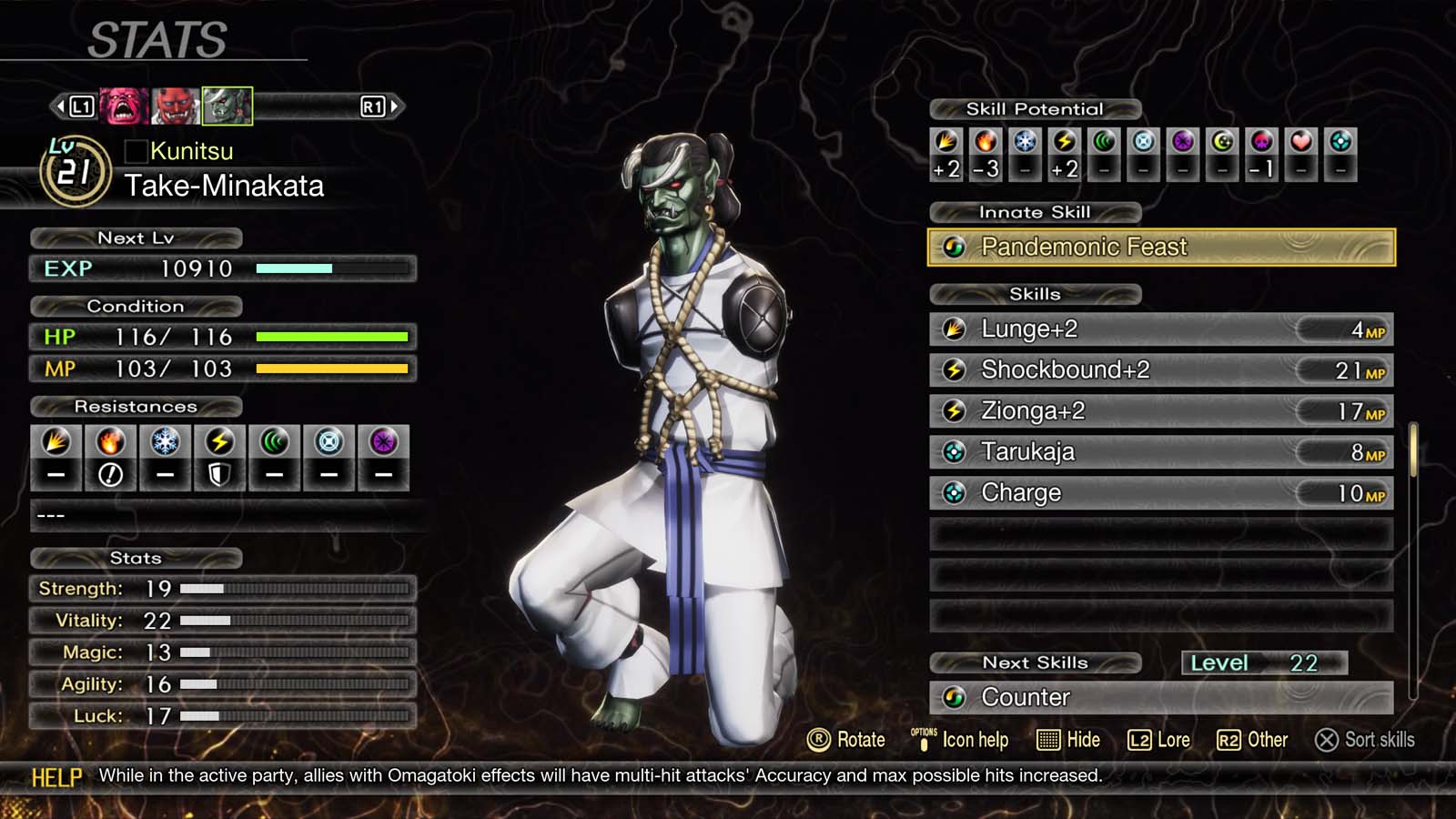Hide the stats interface
1456x819 pixels.
tap(1068, 740)
